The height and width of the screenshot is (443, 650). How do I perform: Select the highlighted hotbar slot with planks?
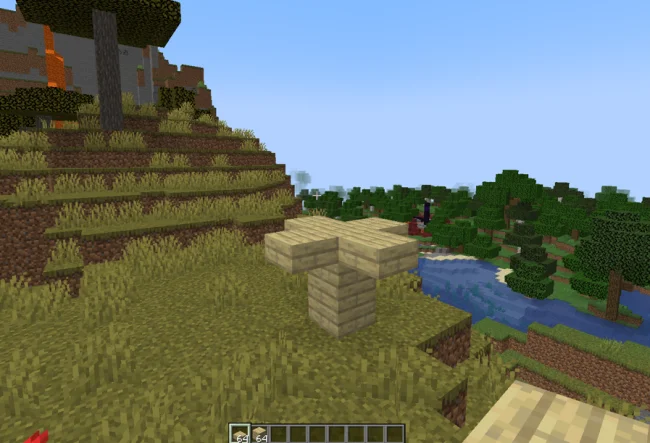[x=241, y=434]
